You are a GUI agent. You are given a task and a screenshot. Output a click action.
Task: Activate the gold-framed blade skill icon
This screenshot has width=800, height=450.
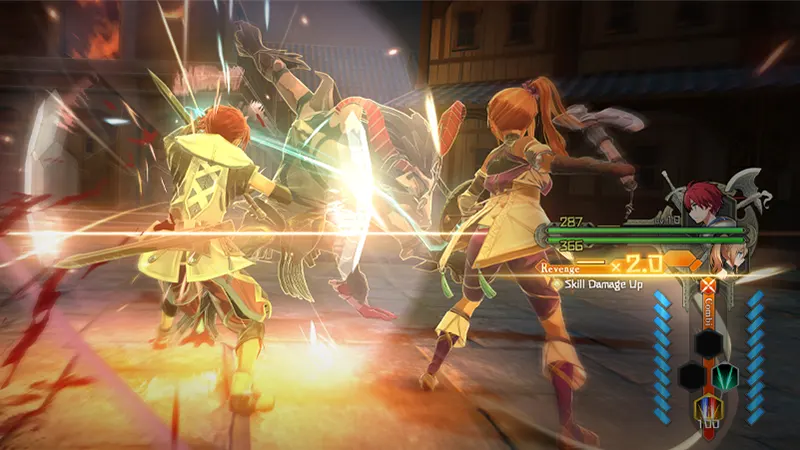tap(707, 410)
